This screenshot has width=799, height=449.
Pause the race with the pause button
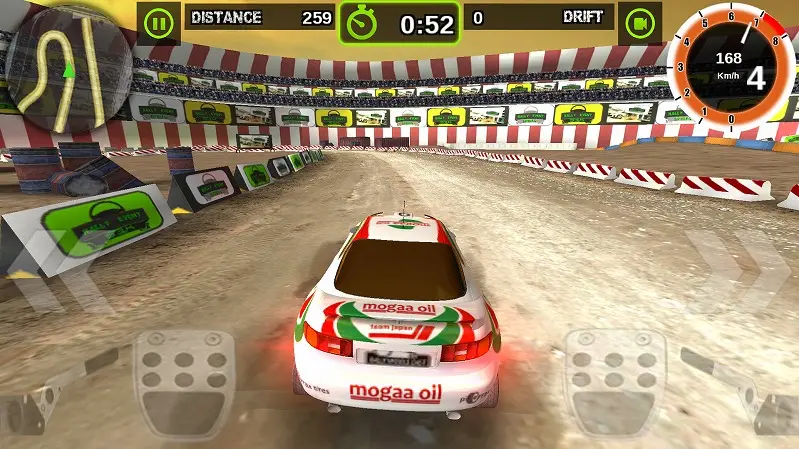158,21
